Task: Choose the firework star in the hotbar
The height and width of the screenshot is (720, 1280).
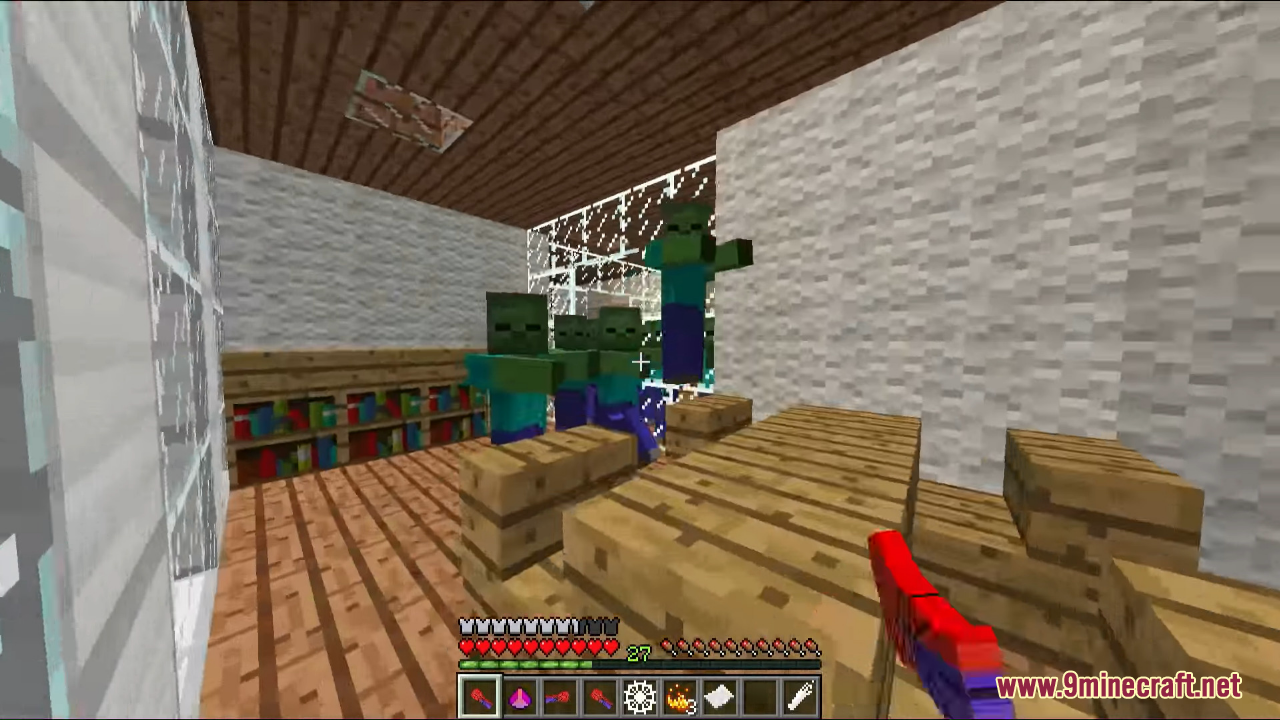Action: [638, 694]
